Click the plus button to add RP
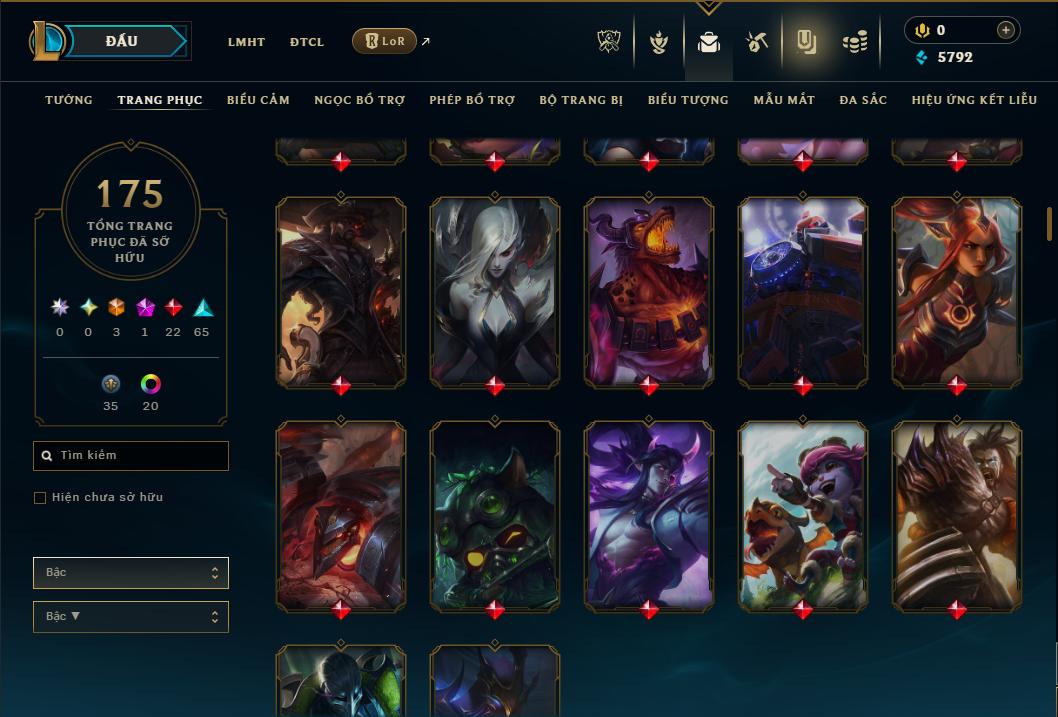Image resolution: width=1058 pixels, height=717 pixels. coord(1006,30)
